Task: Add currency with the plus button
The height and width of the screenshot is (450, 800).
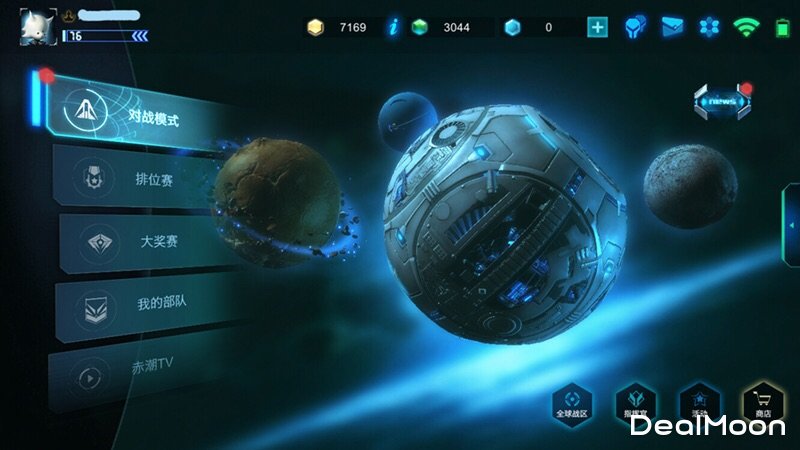Action: (597, 27)
